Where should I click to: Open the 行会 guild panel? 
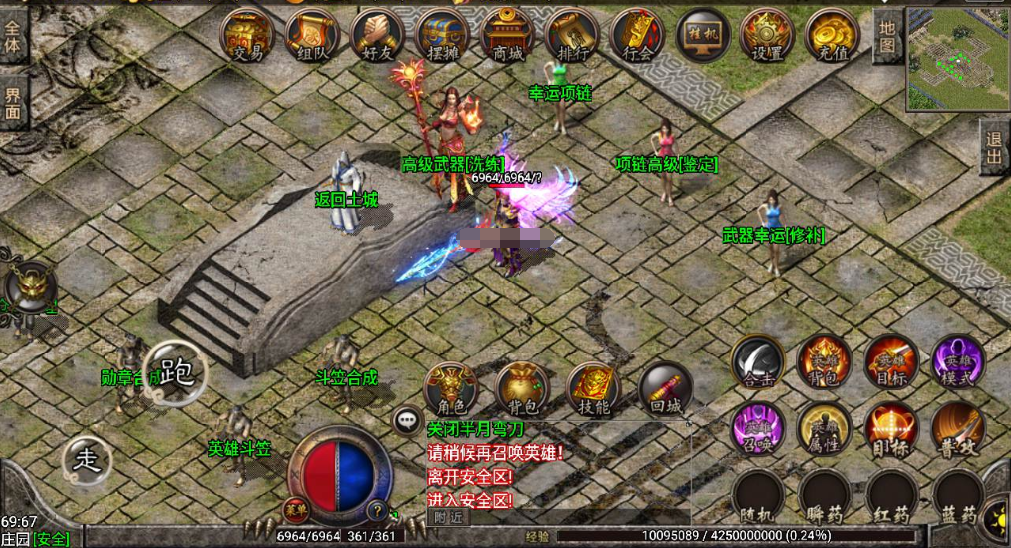(x=638, y=36)
